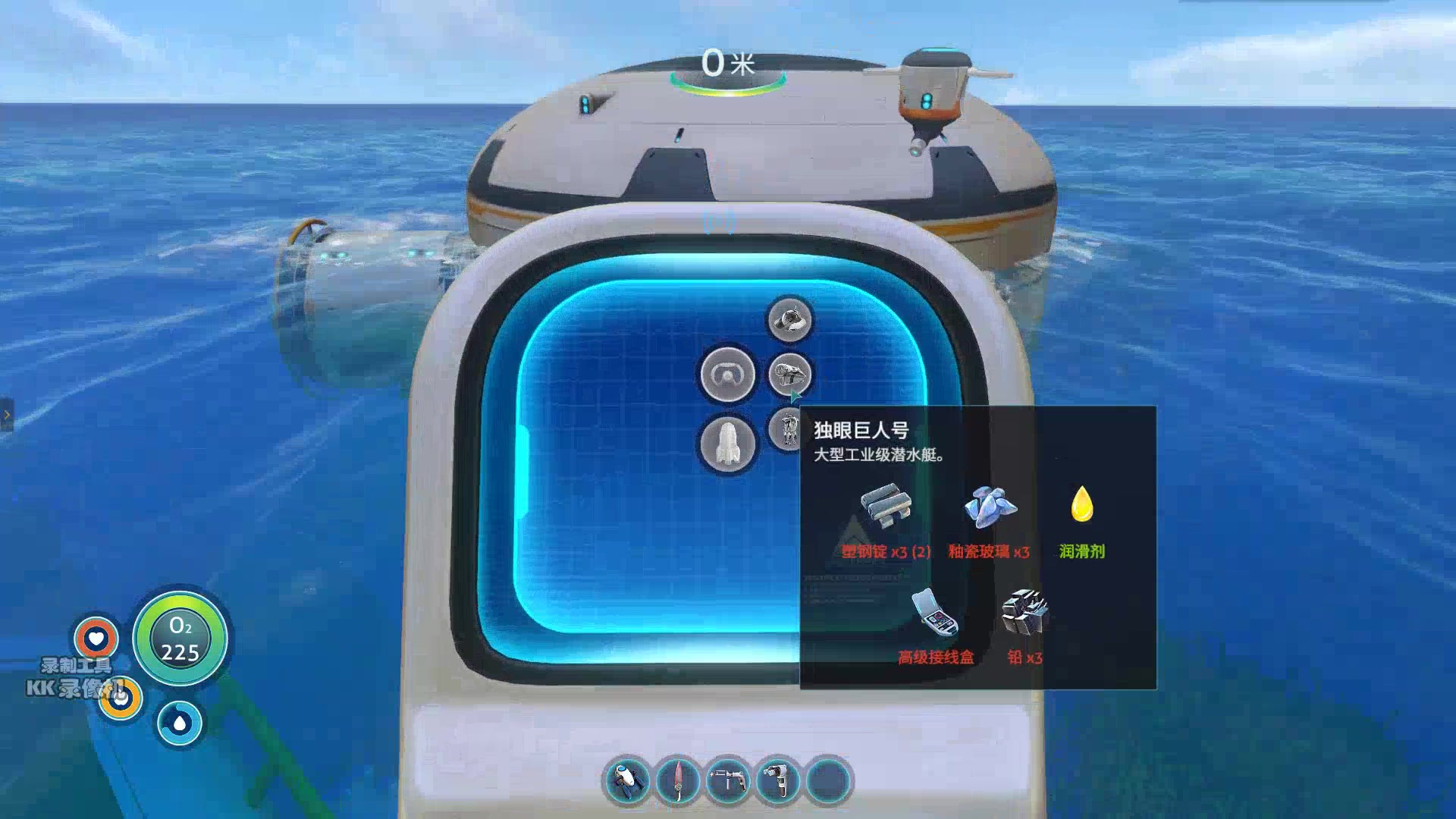The height and width of the screenshot is (819, 1456).
Task: Open the vehicles category circle
Action: (x=727, y=375)
